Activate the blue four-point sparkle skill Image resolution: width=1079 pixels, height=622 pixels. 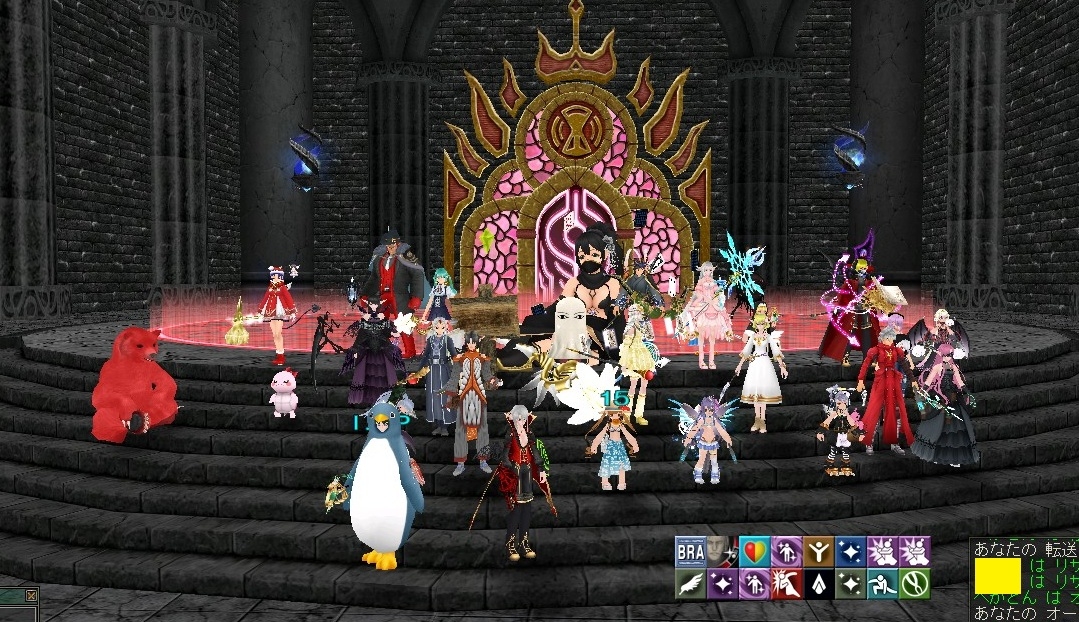[851, 552]
